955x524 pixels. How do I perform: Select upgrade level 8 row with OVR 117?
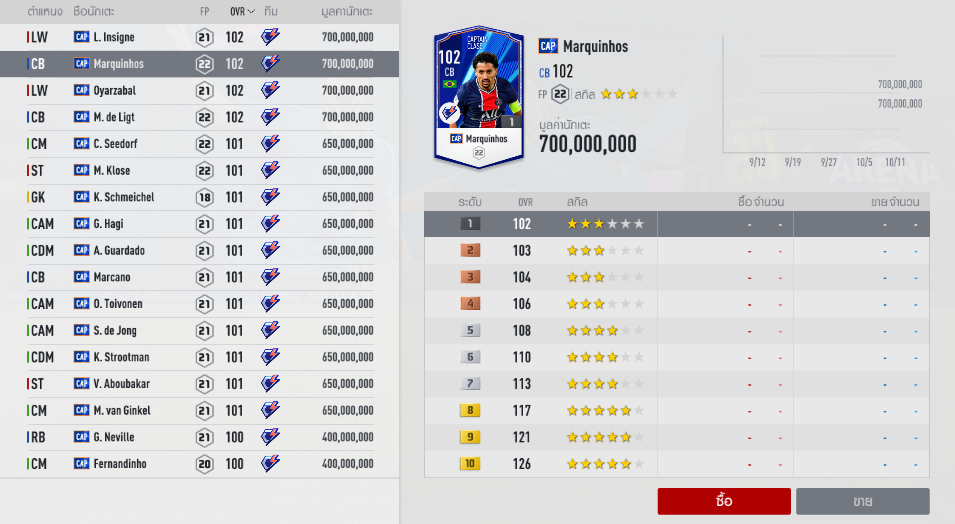click(x=677, y=410)
